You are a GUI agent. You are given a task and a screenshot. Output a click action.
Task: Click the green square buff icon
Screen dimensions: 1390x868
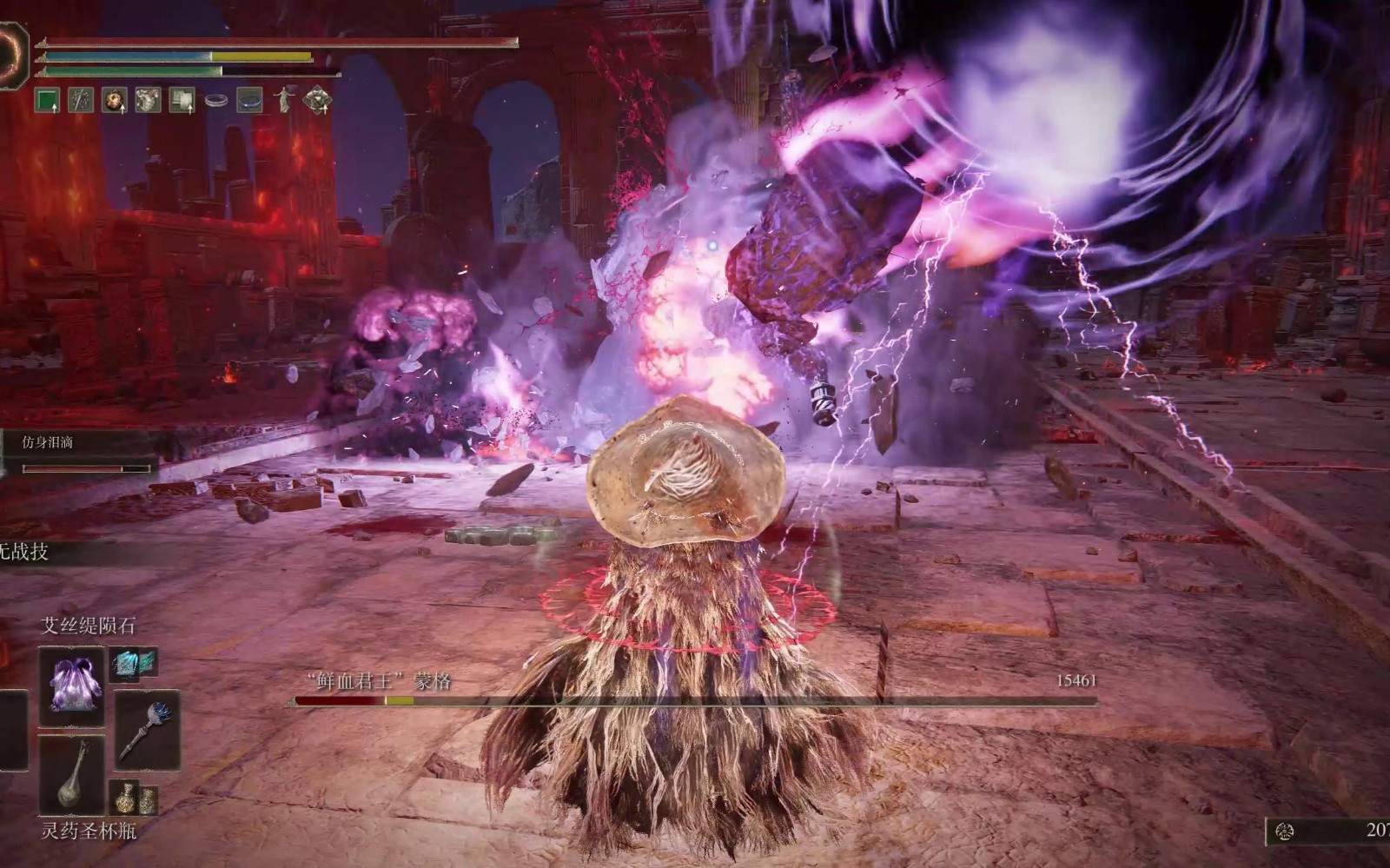[x=47, y=101]
